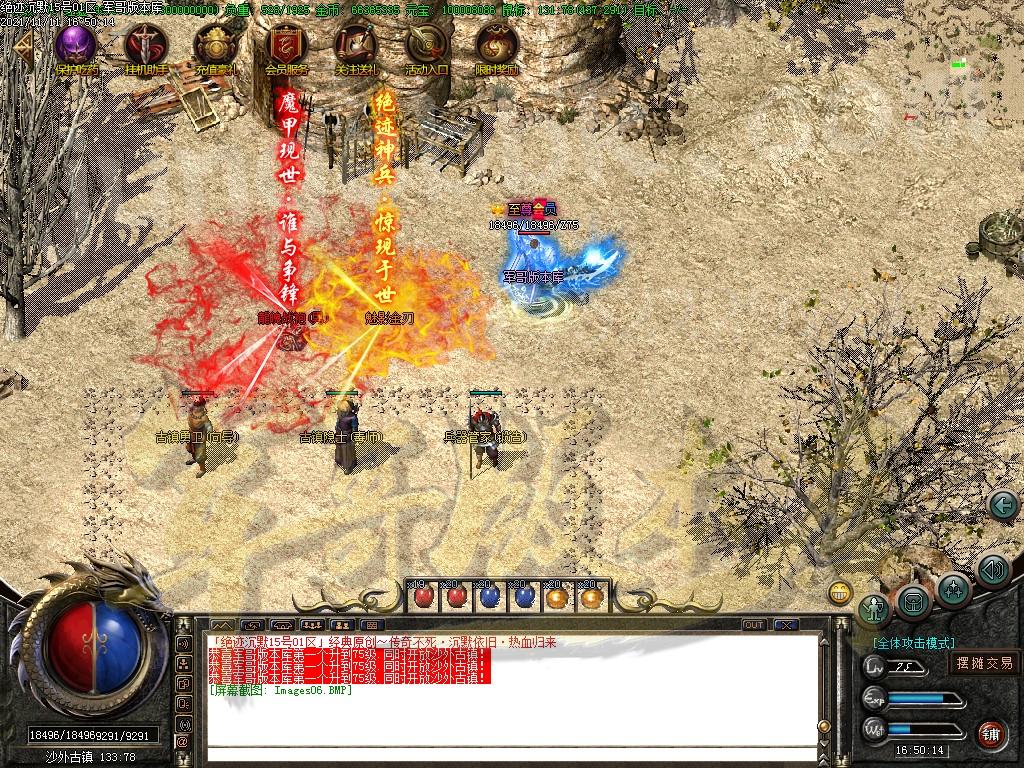Open the red 铺 shop button
Screen dimensions: 1024x768
coord(991,734)
